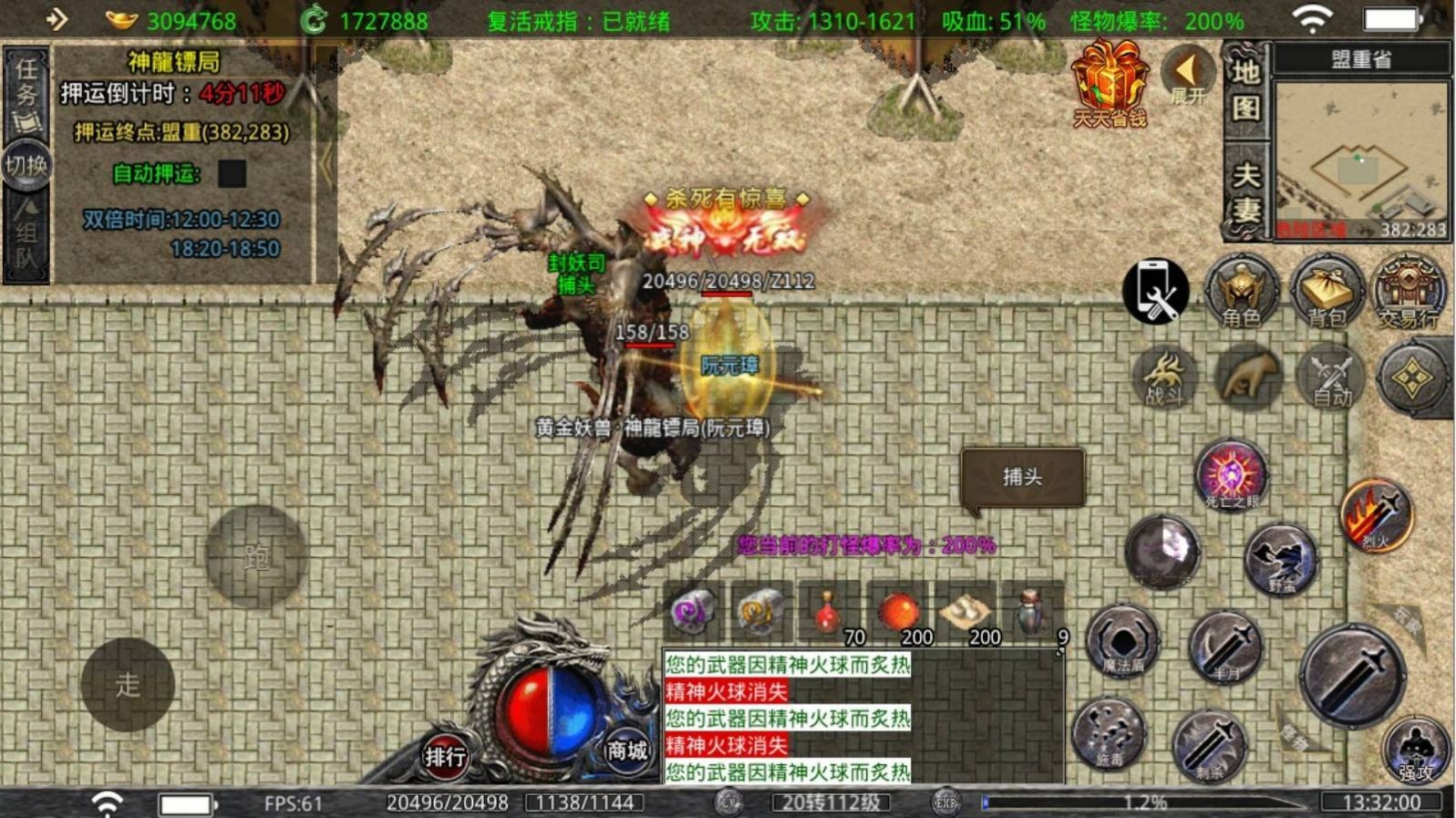Viewport: 1456px width, 818px height.
Task: Toggle the 自动 auto-combat button
Action: tap(1331, 377)
